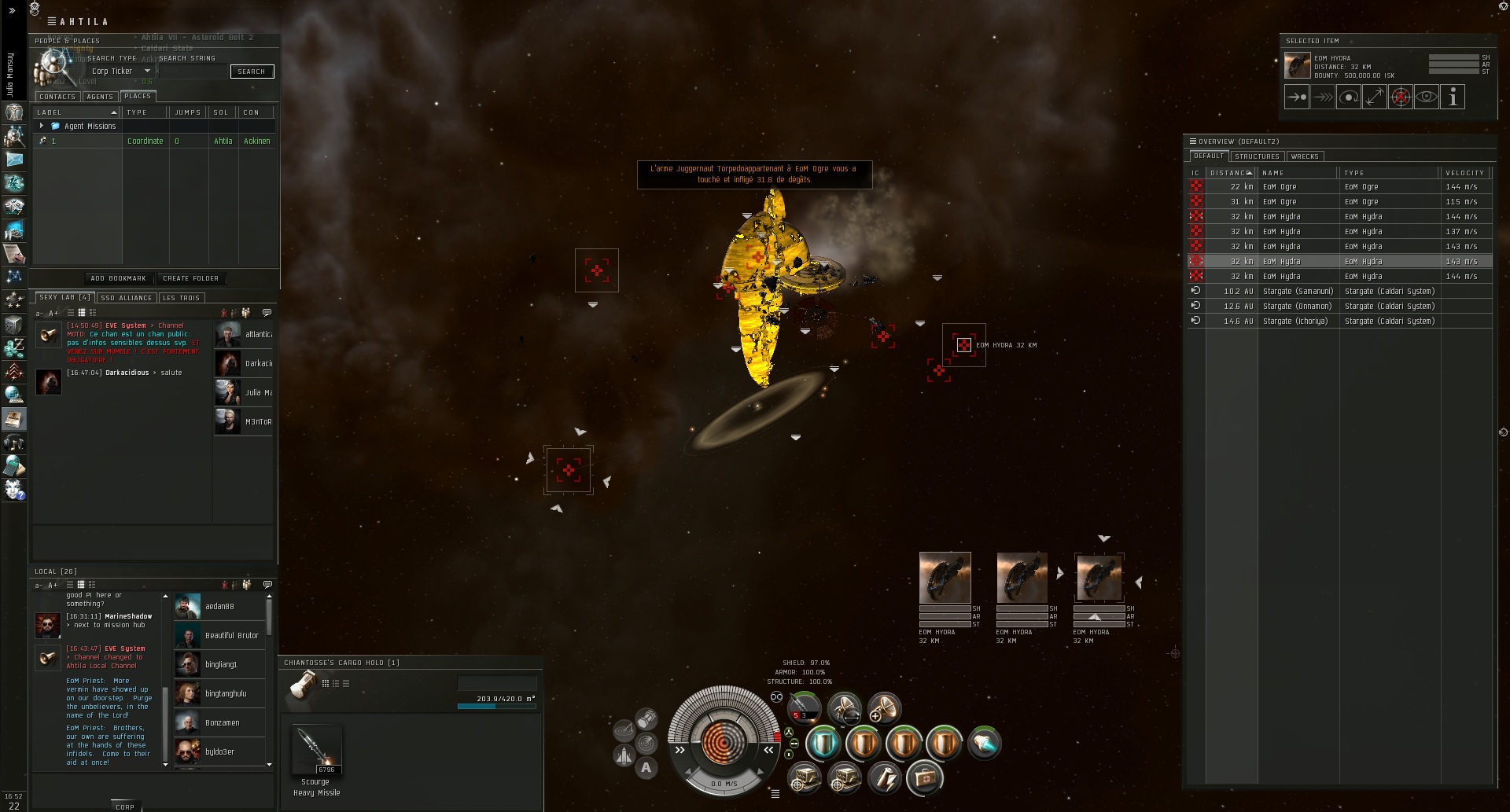Click the Add Bookmark button
1510x812 pixels.
point(118,278)
